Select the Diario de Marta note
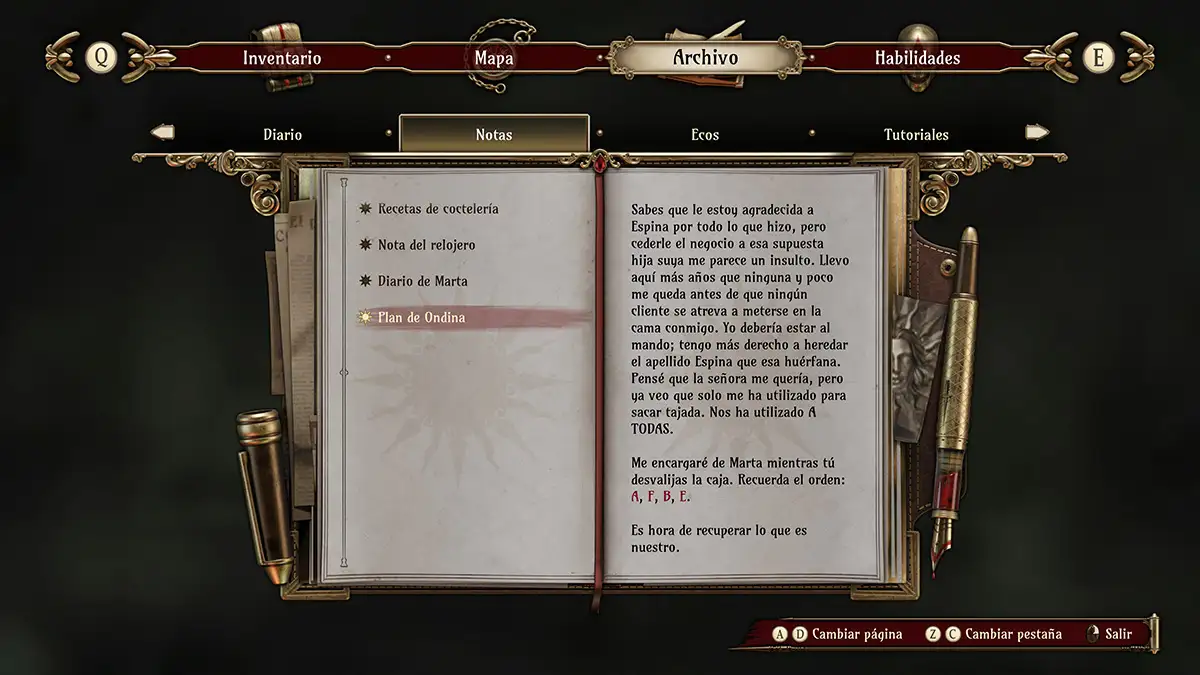 click(422, 281)
